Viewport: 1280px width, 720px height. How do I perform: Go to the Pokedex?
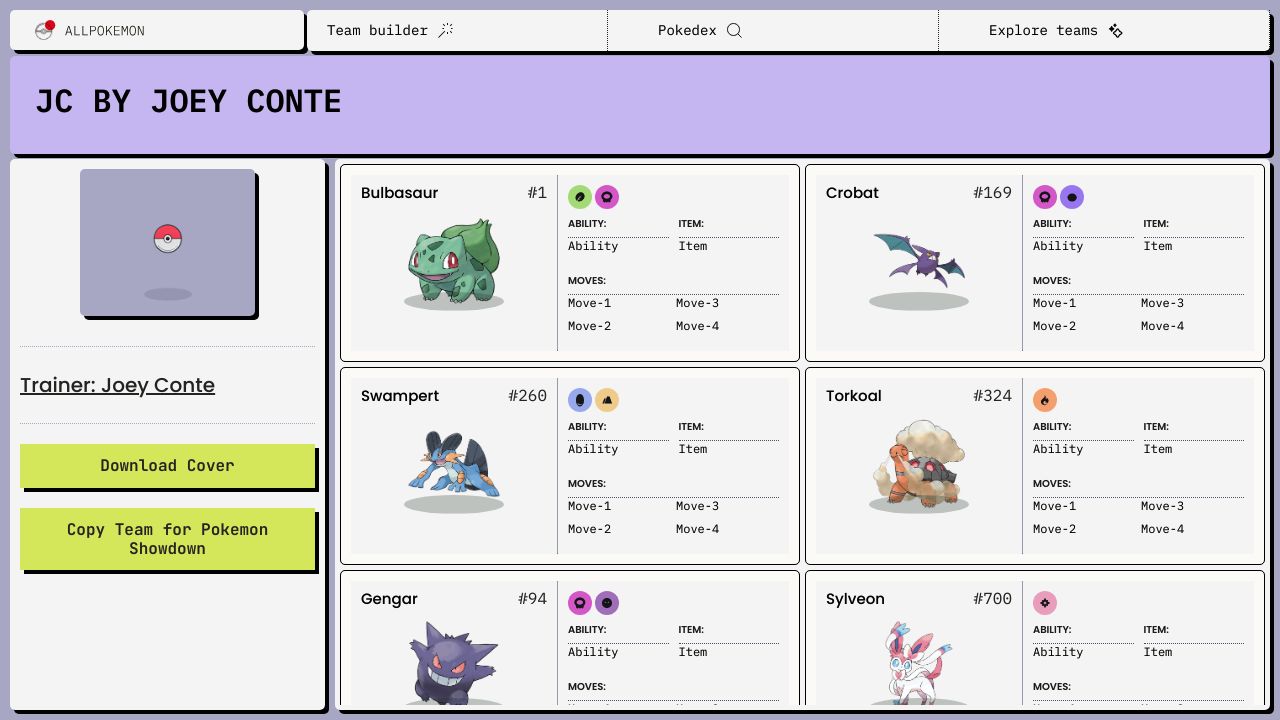coord(699,31)
